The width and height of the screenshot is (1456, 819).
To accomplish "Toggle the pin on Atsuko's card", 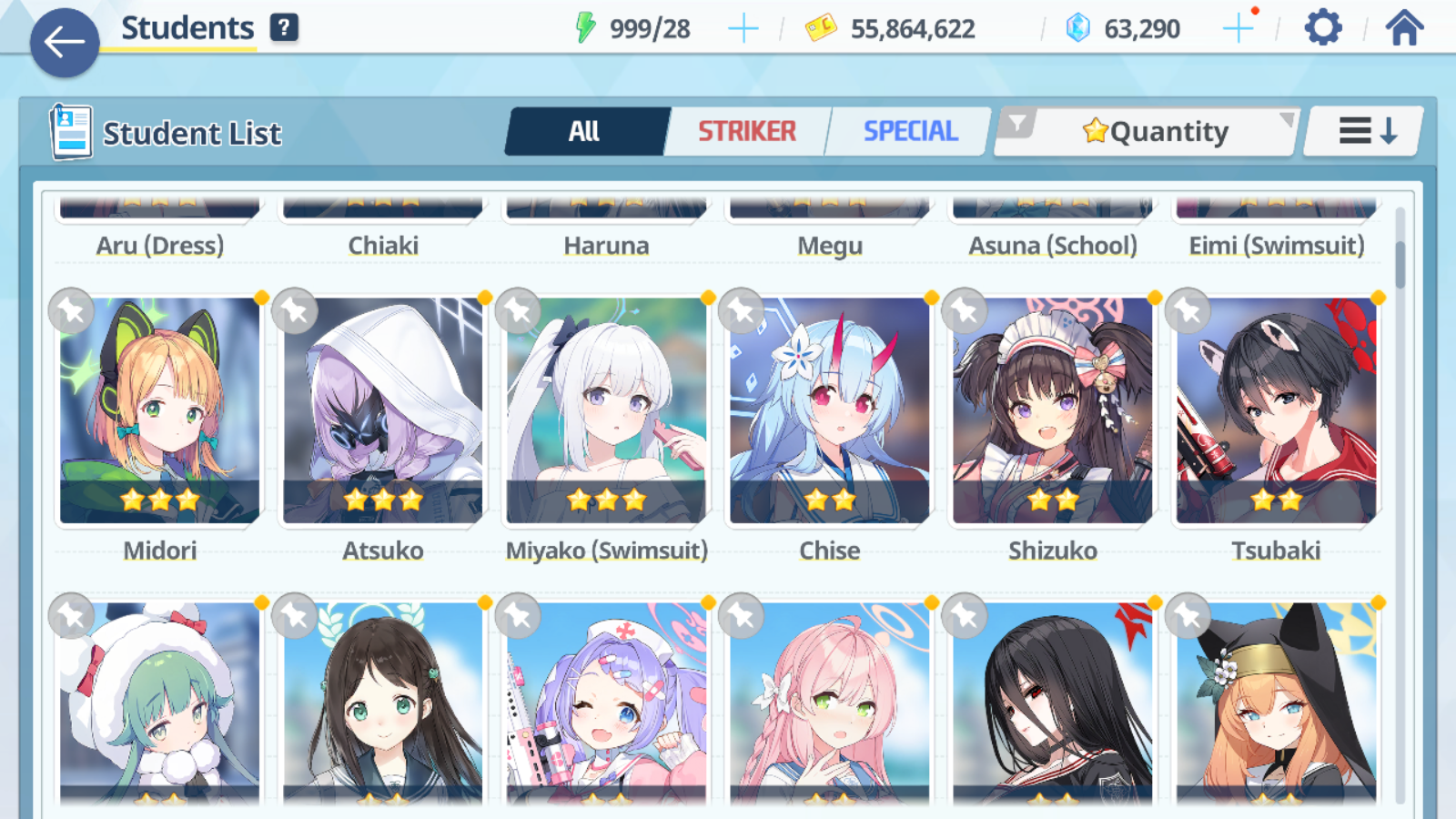I will pos(294,311).
